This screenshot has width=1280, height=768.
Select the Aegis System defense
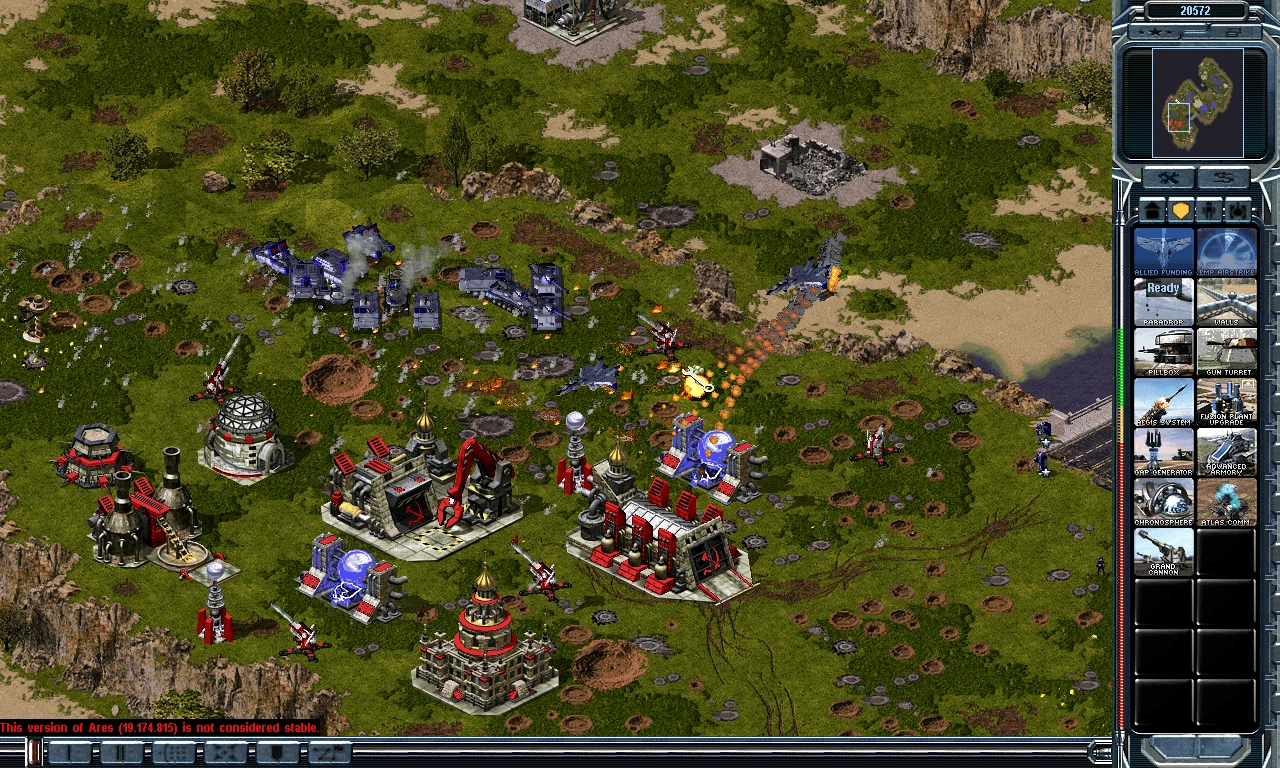pyautogui.click(x=1163, y=402)
